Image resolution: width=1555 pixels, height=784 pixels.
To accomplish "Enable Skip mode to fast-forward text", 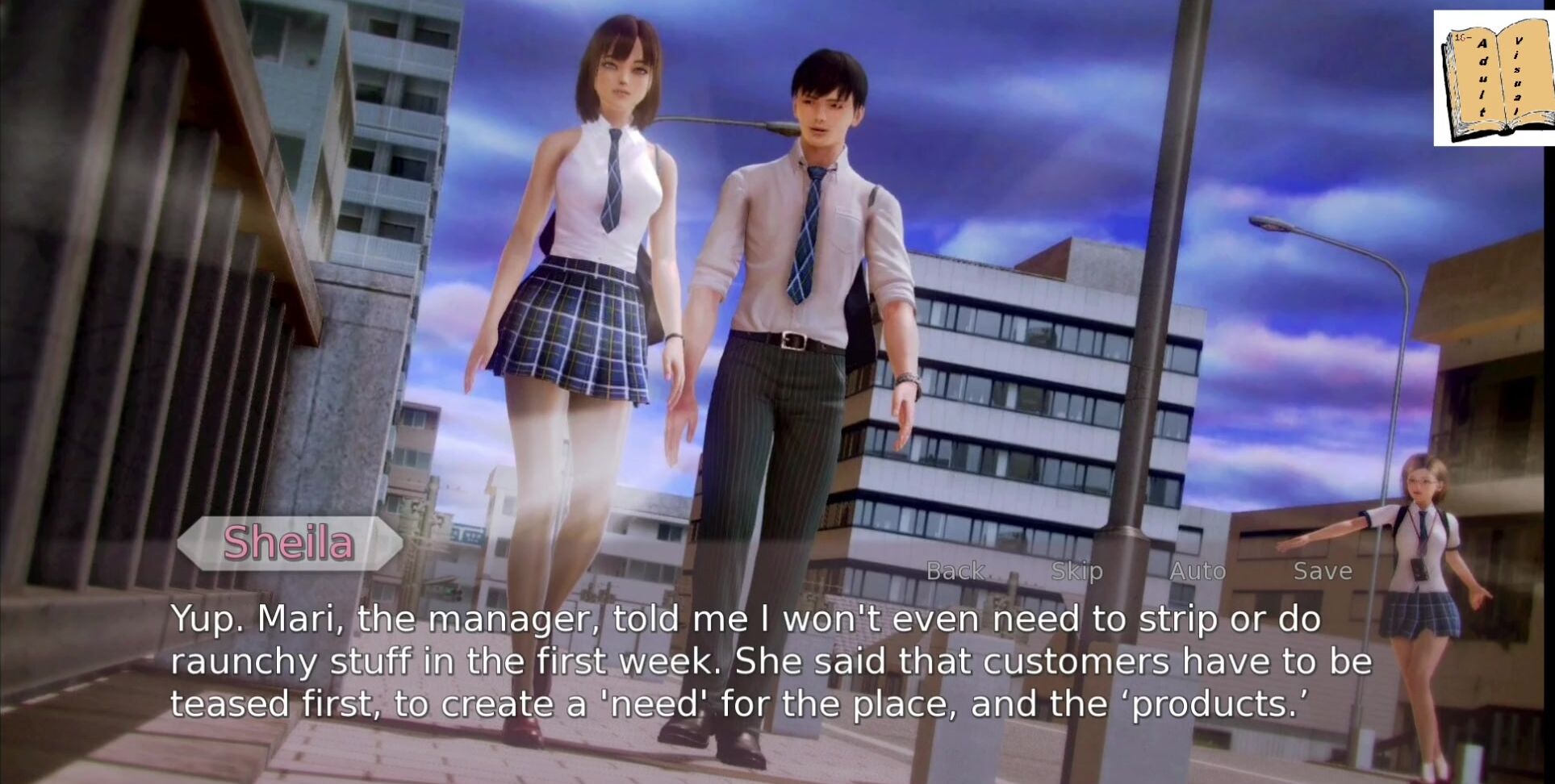I will click(x=1076, y=571).
